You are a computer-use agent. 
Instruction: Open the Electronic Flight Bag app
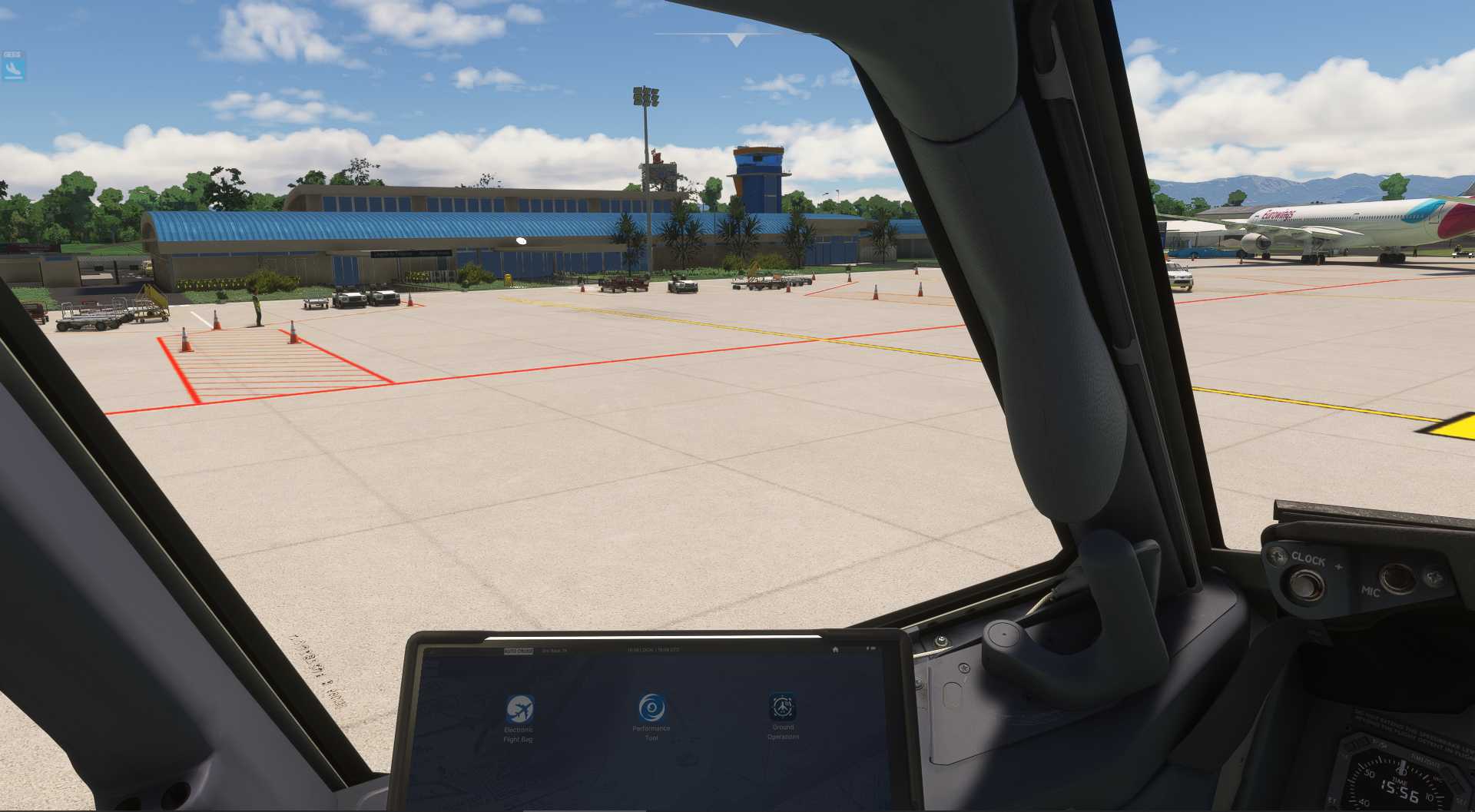pyautogui.click(x=519, y=708)
